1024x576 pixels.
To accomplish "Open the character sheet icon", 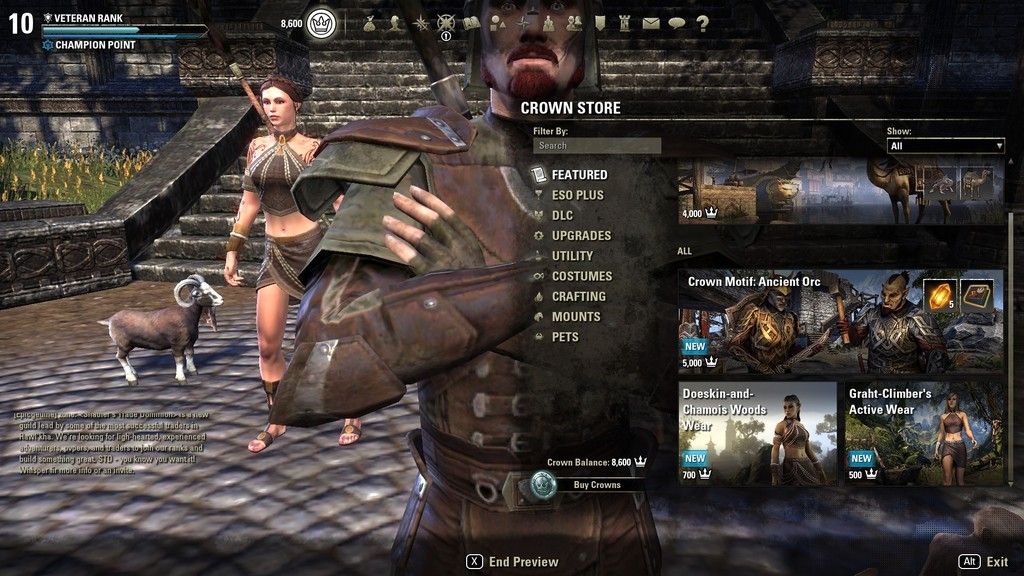I will click(395, 22).
